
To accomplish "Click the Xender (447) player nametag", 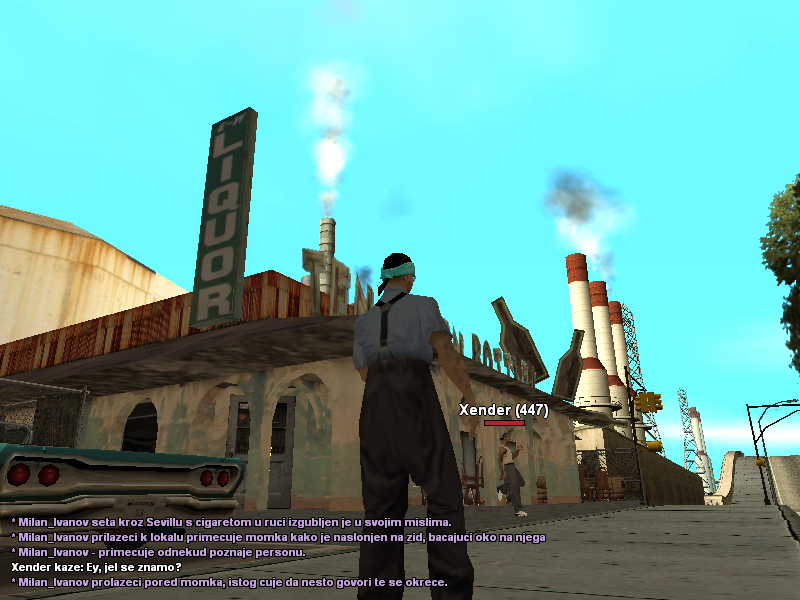I will click(503, 410).
